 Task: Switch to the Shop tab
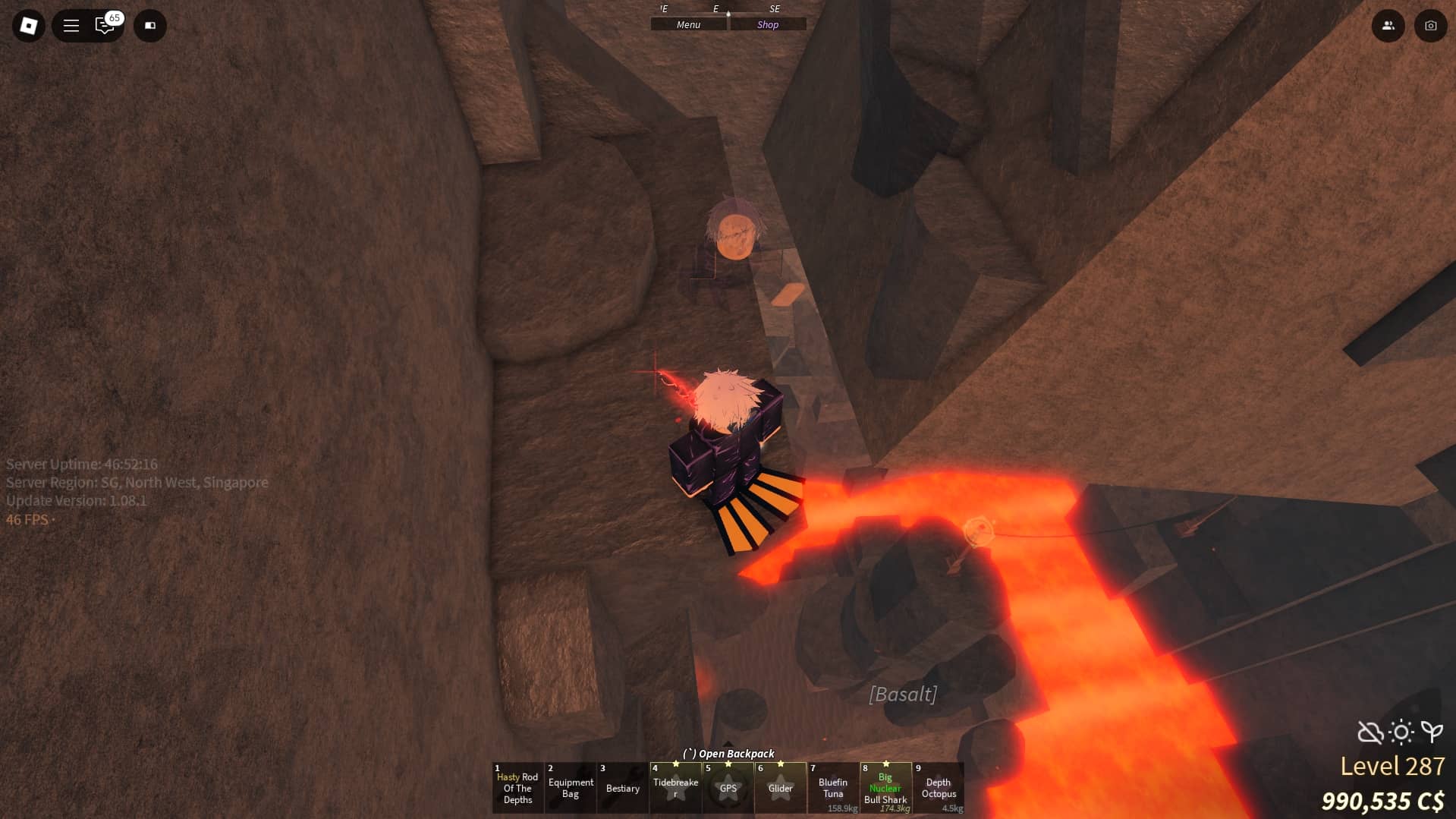point(767,24)
